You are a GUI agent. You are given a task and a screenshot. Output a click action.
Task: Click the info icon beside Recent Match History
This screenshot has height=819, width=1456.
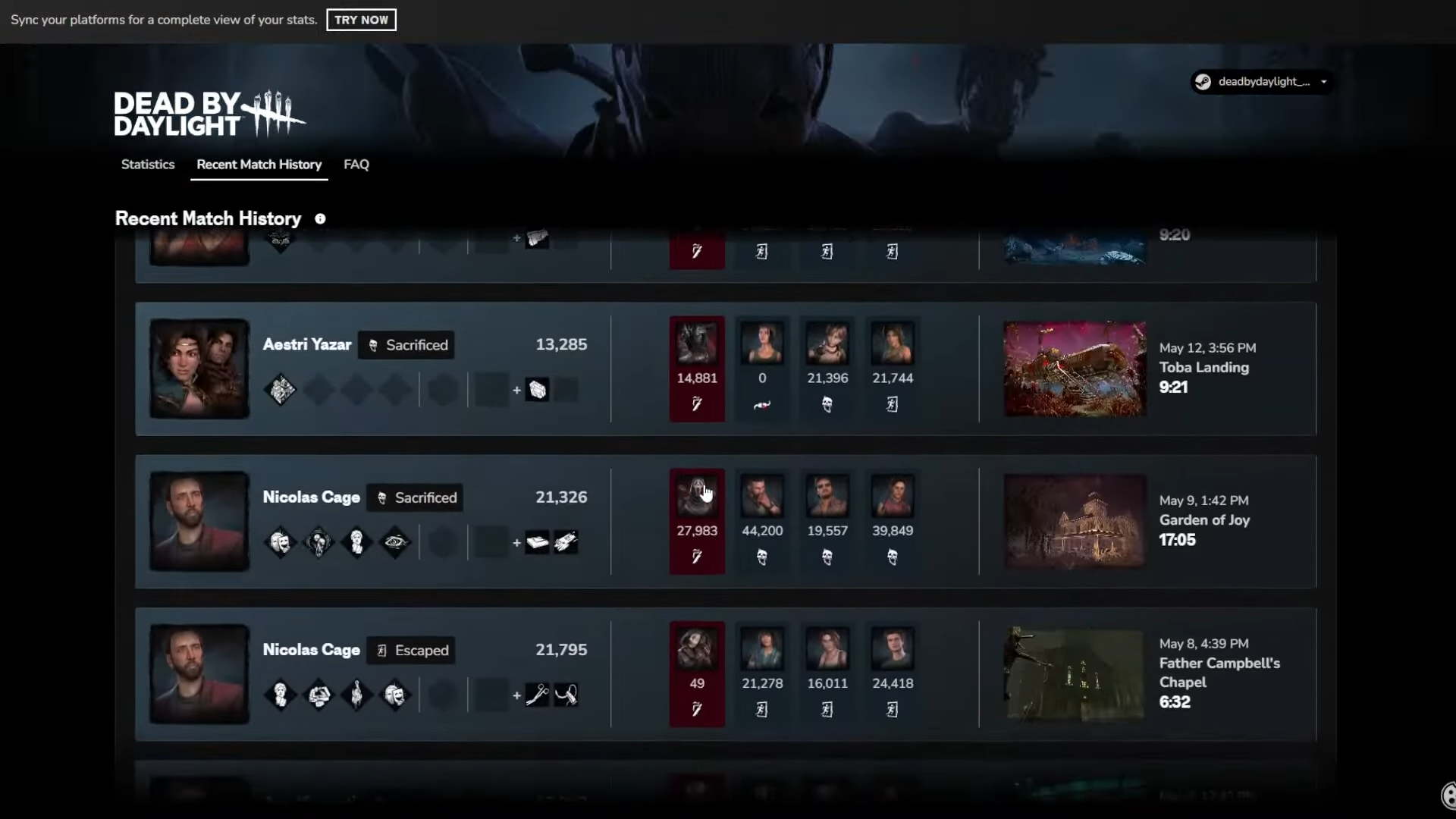[320, 218]
